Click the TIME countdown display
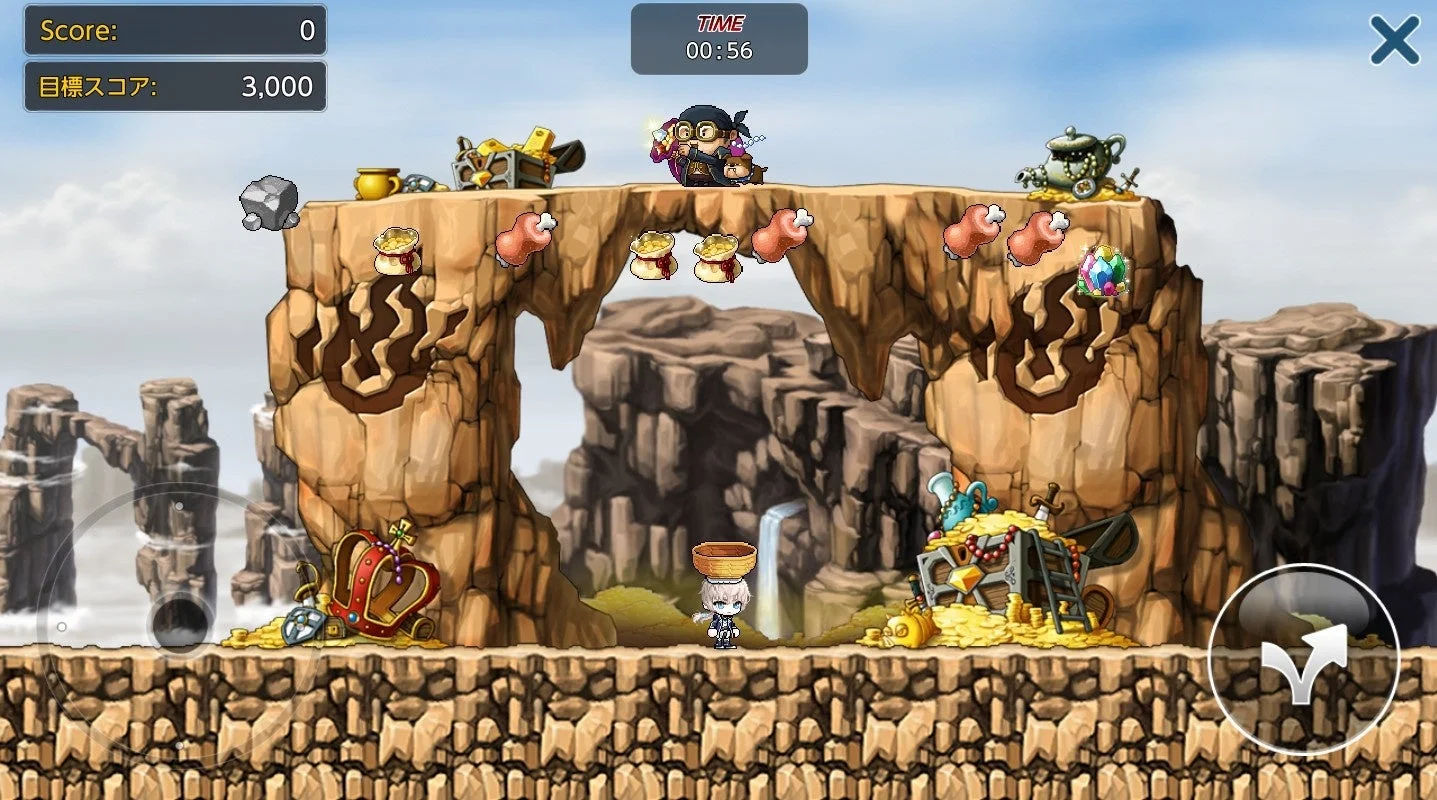The width and height of the screenshot is (1437, 800). click(x=718, y=36)
